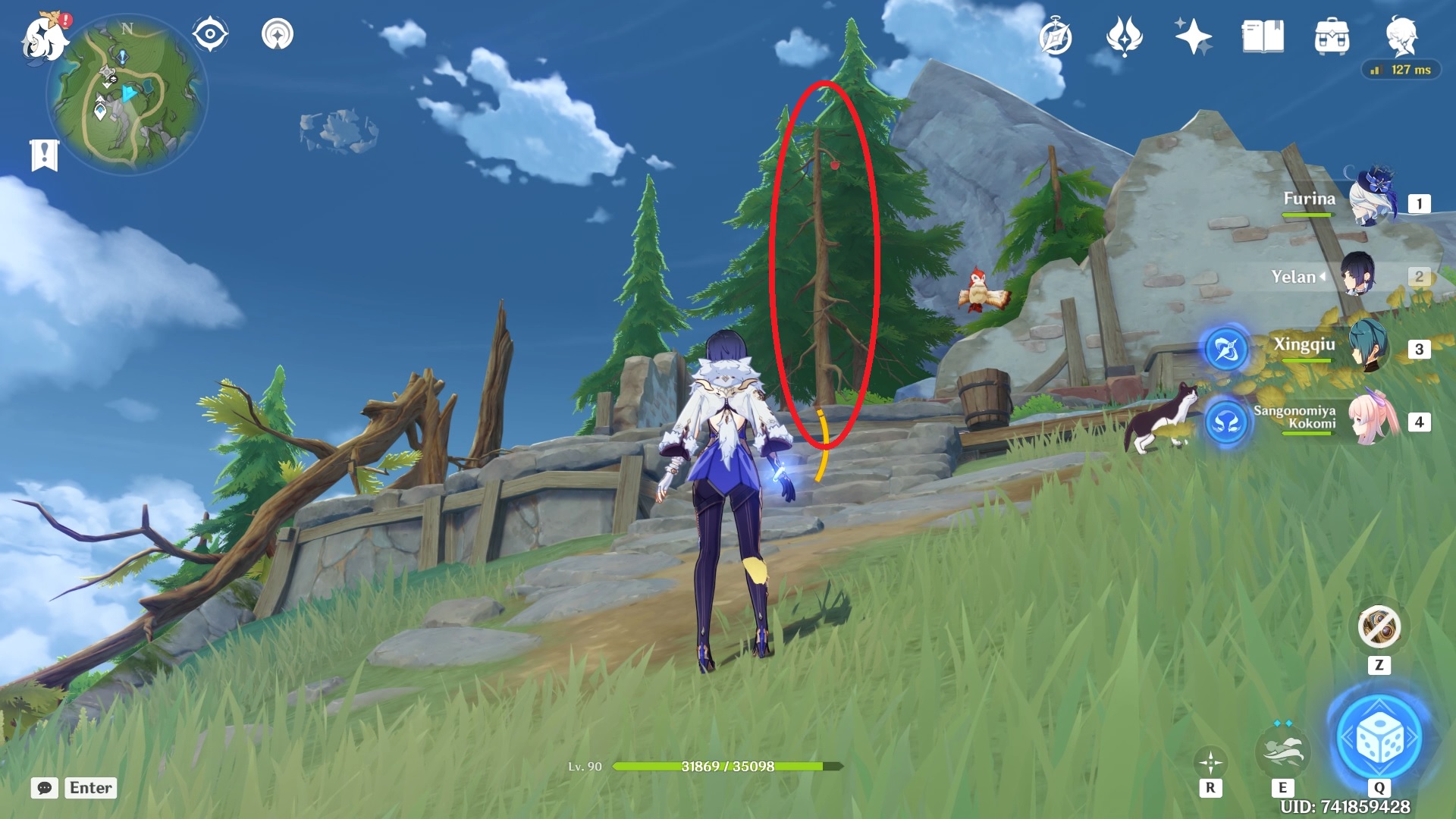This screenshot has width=1456, height=819.
Task: Click the eye-shaped elemental sight icon
Action: pos(210,34)
